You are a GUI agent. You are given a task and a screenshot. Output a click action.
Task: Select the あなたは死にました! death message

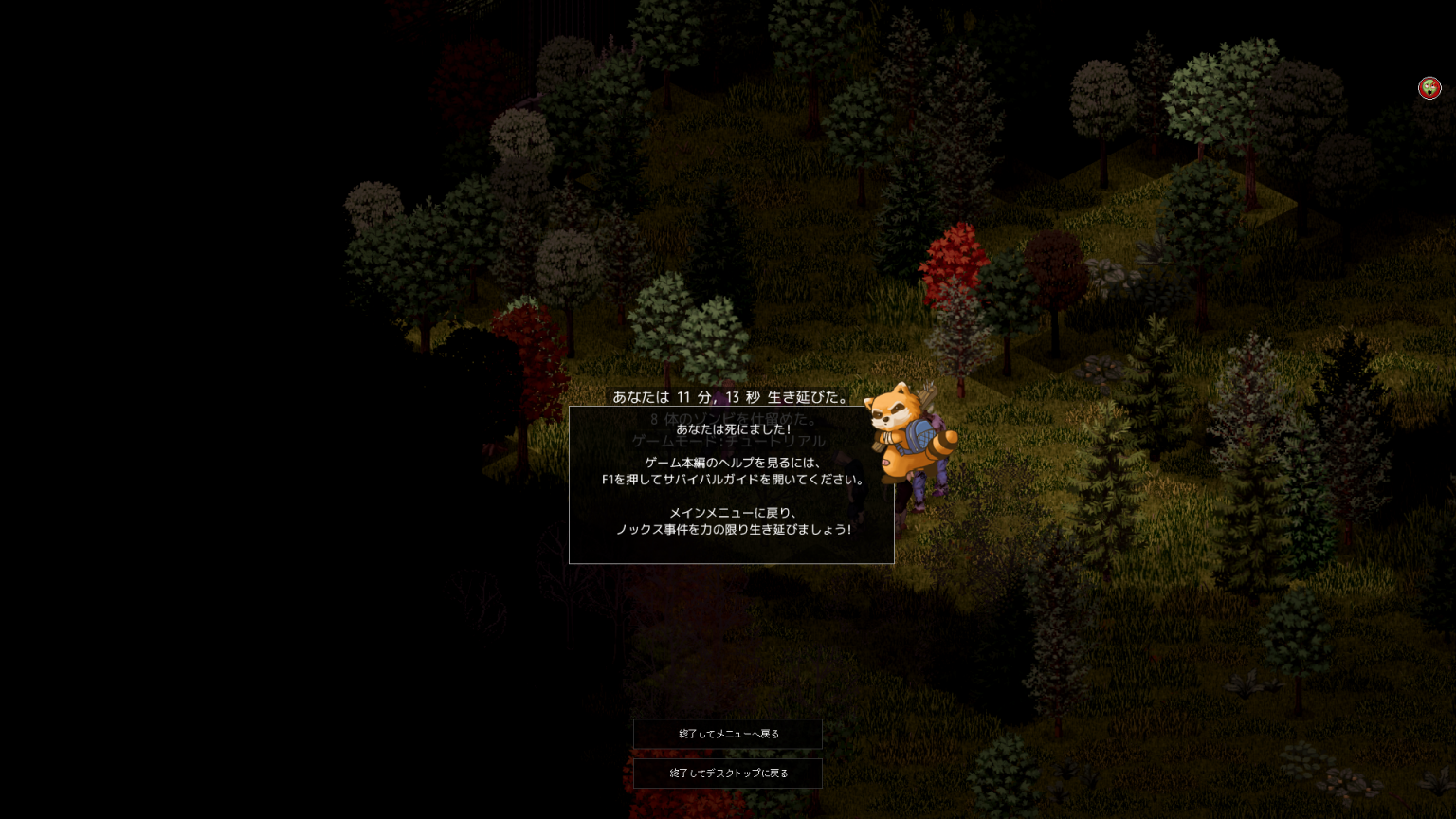pyautogui.click(x=731, y=428)
